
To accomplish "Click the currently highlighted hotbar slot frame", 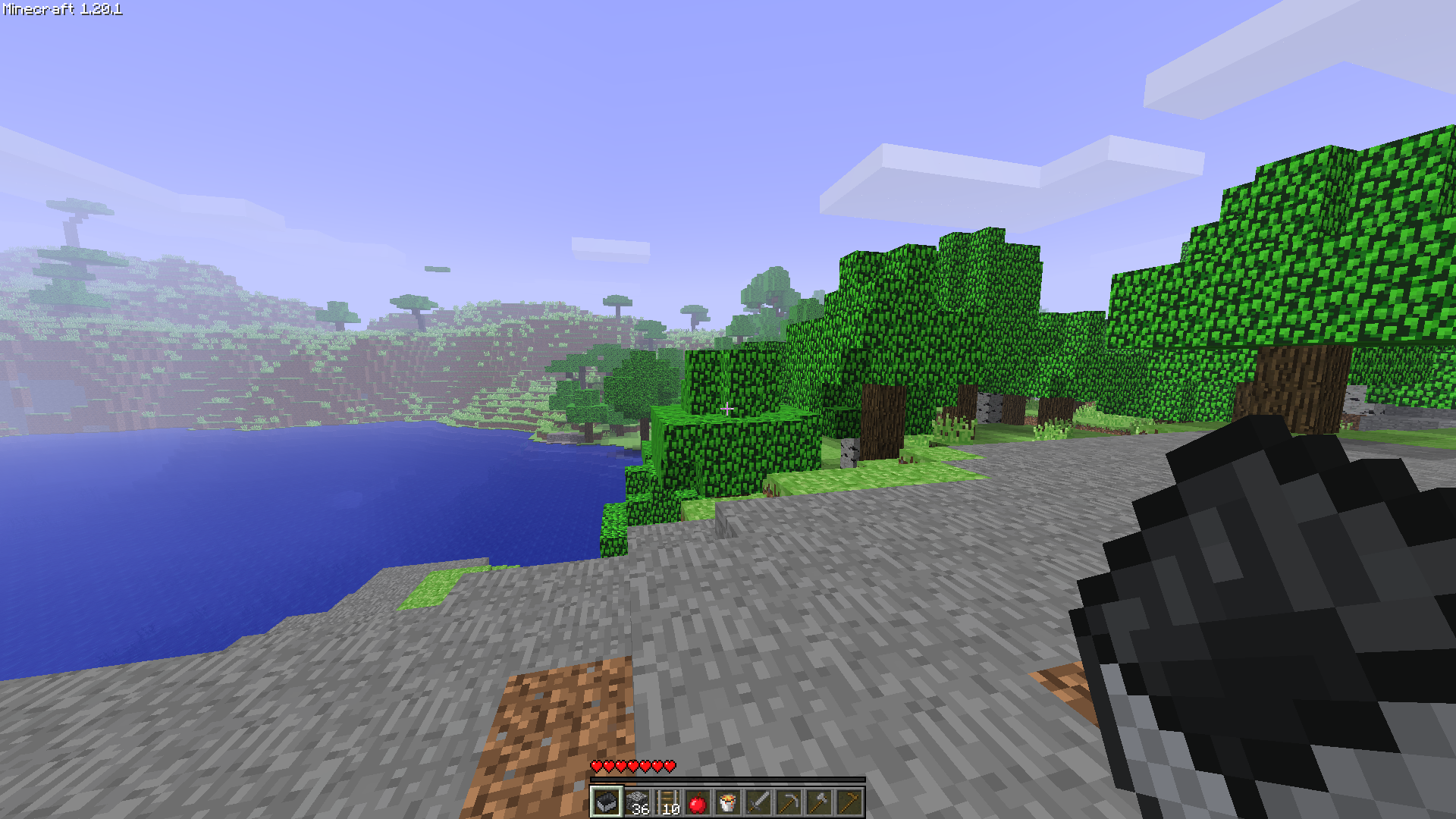I will point(607,802).
